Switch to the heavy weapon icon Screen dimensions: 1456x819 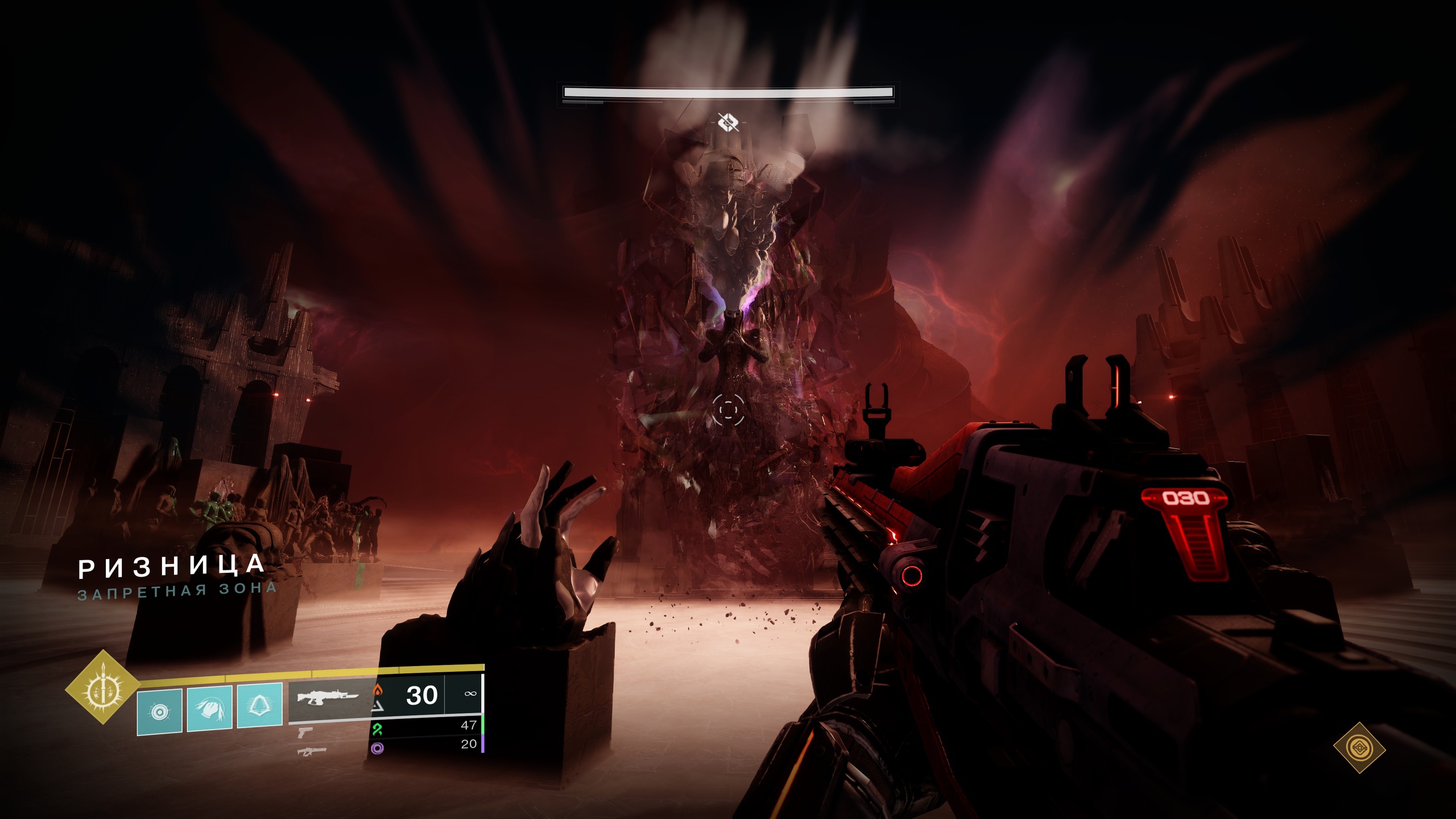tap(312, 751)
